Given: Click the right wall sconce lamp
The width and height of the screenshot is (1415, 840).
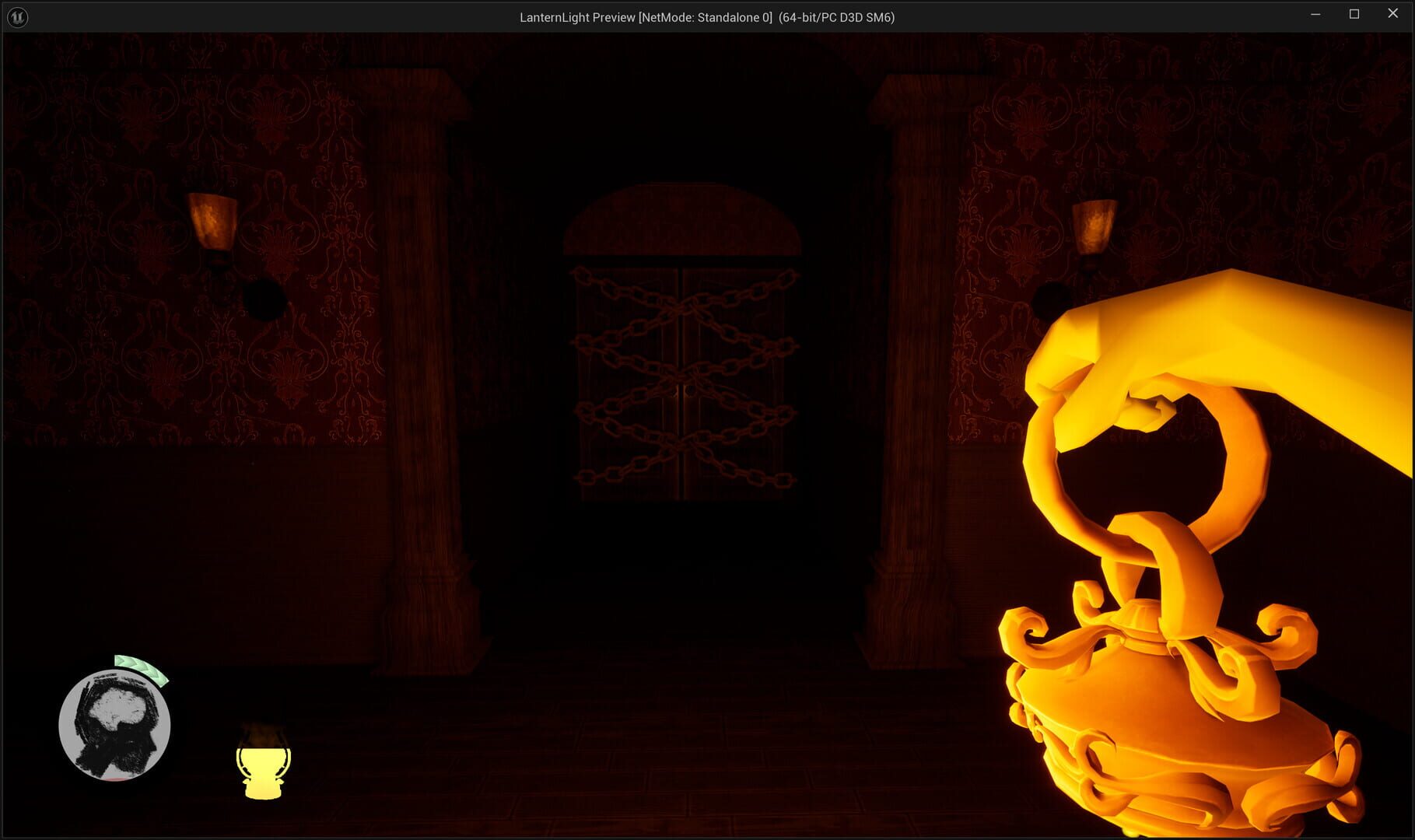Looking at the screenshot, I should [x=1095, y=224].
